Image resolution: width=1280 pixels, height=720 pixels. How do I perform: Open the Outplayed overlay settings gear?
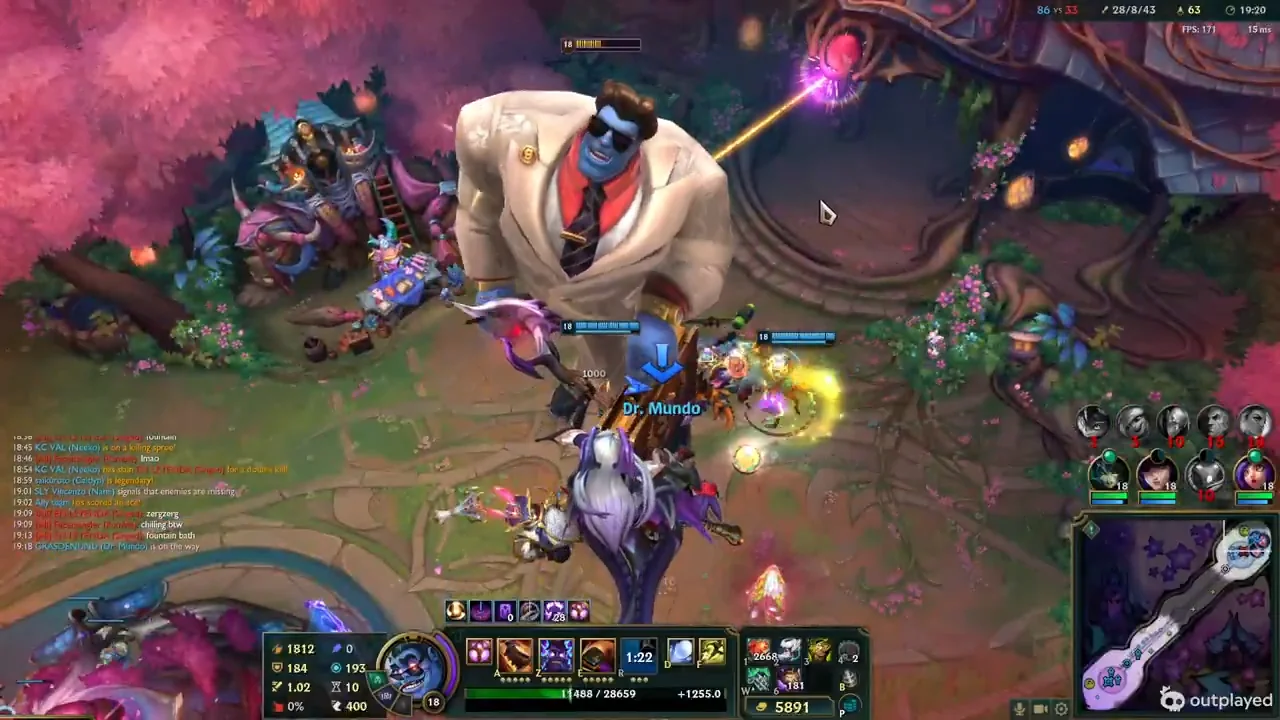1061,709
